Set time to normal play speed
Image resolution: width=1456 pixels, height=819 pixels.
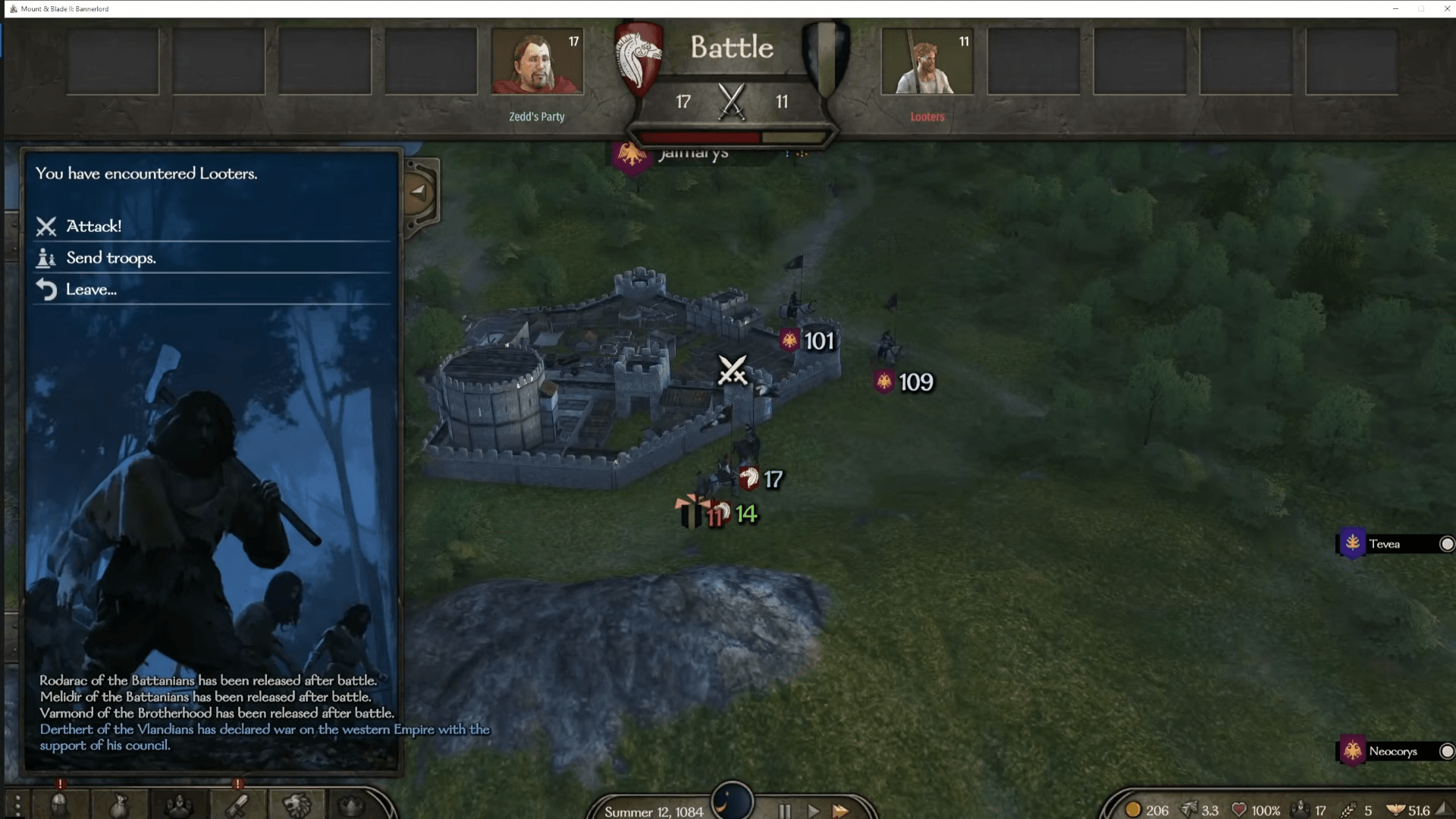[x=813, y=811]
